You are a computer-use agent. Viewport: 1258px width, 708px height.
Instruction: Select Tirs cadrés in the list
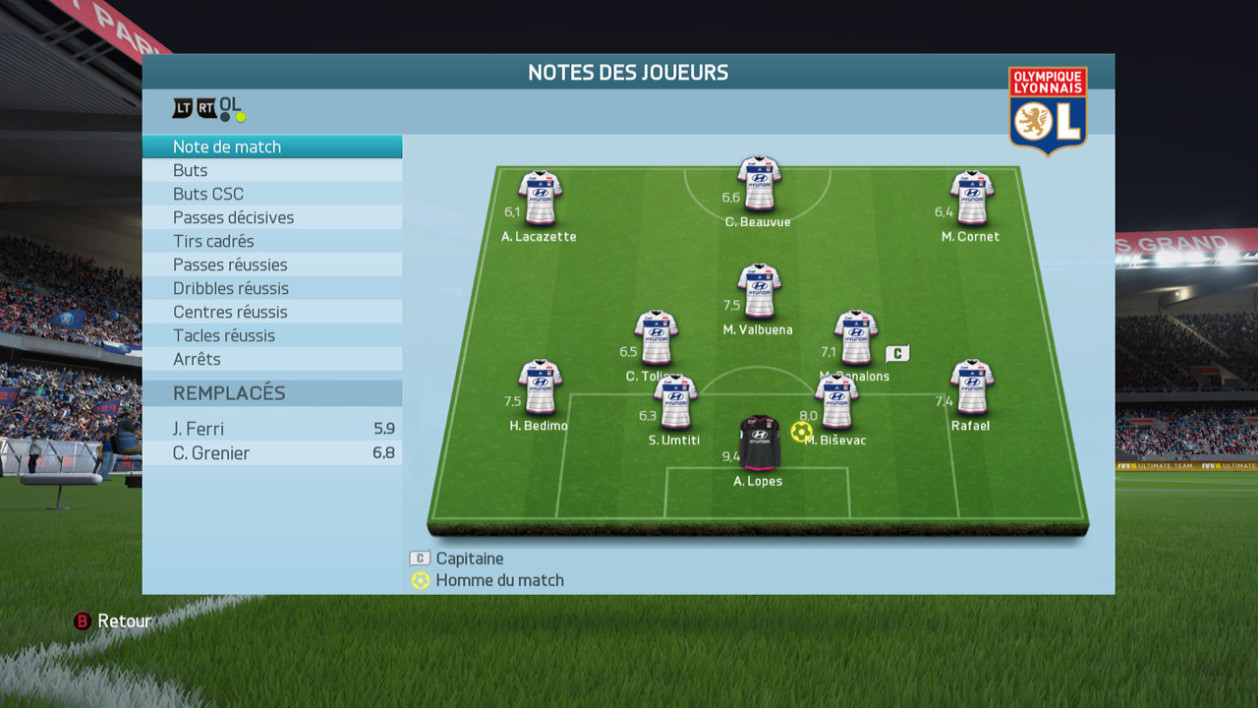(272, 241)
